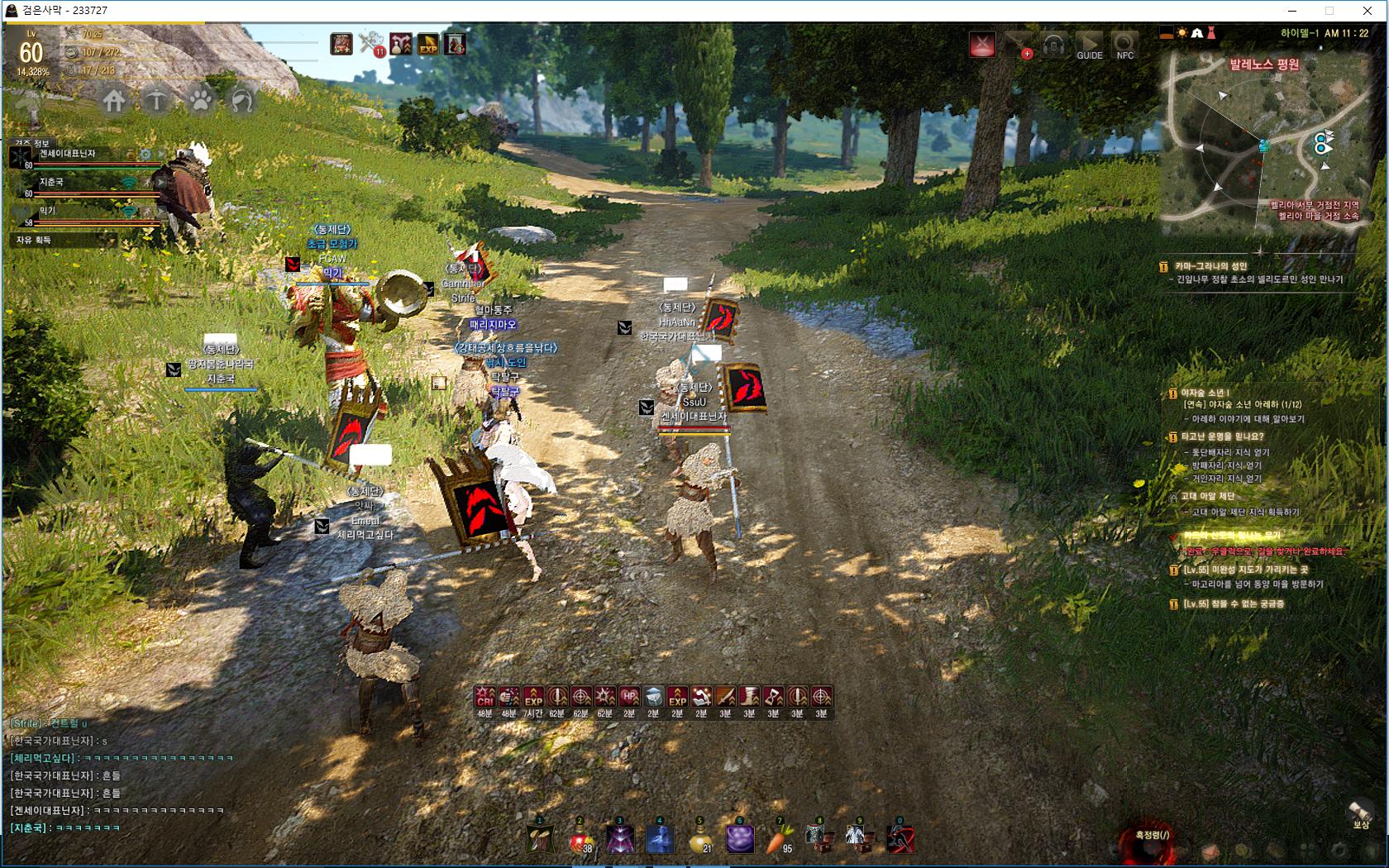Activate the red running-figure skill in slot 0
The width and height of the screenshot is (1389, 868).
[900, 839]
